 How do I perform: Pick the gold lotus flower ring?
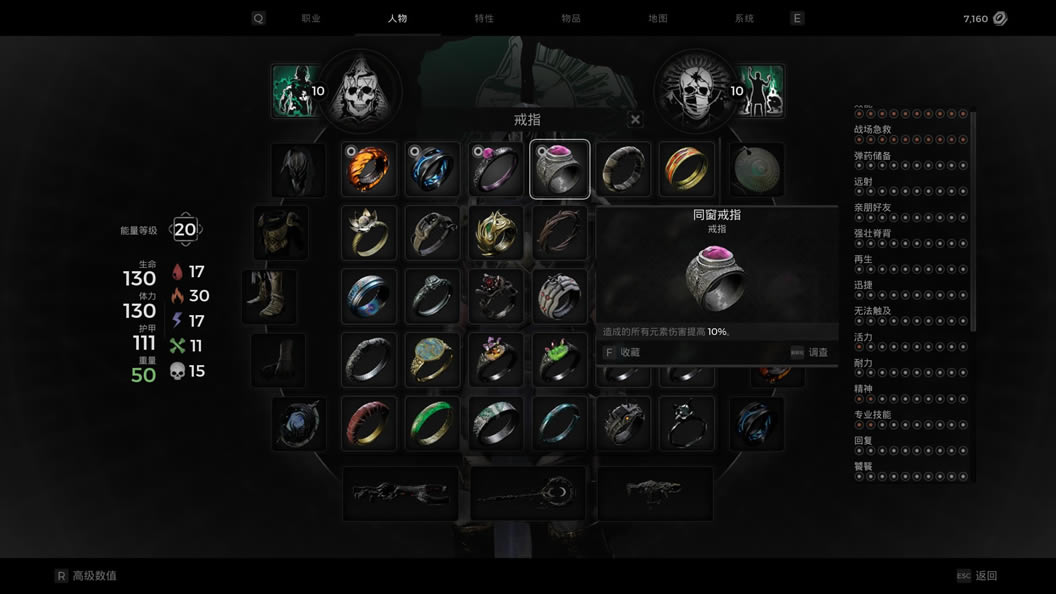(369, 233)
